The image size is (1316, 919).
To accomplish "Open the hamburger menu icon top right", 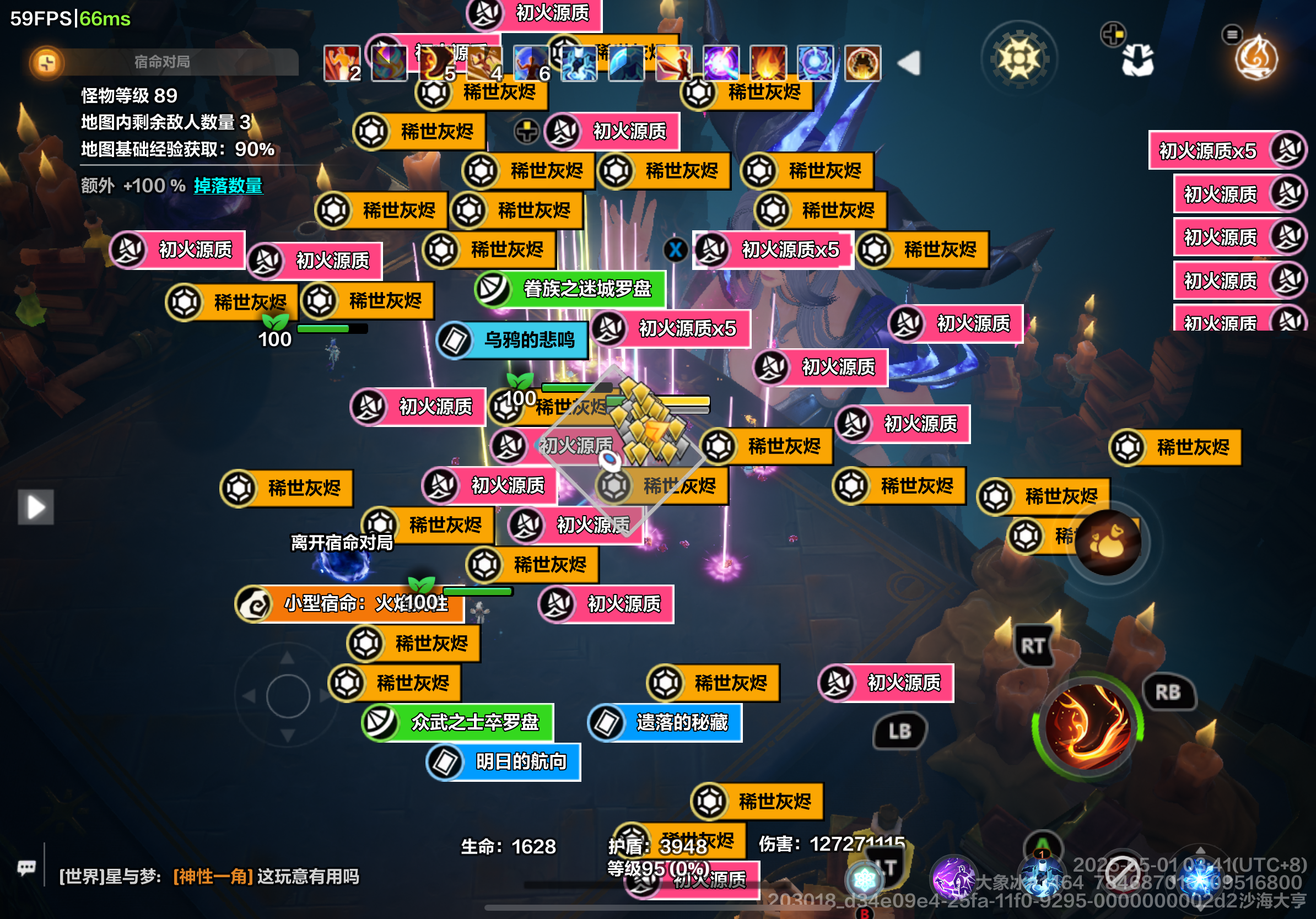I will (1232, 35).
